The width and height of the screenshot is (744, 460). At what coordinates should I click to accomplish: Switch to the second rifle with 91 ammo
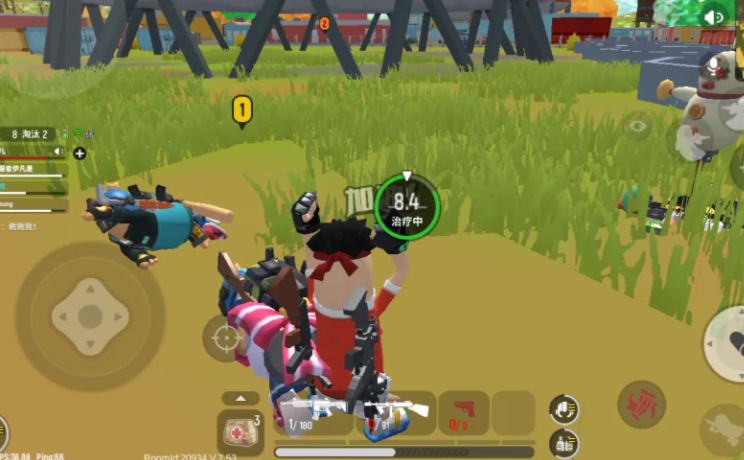point(397,411)
